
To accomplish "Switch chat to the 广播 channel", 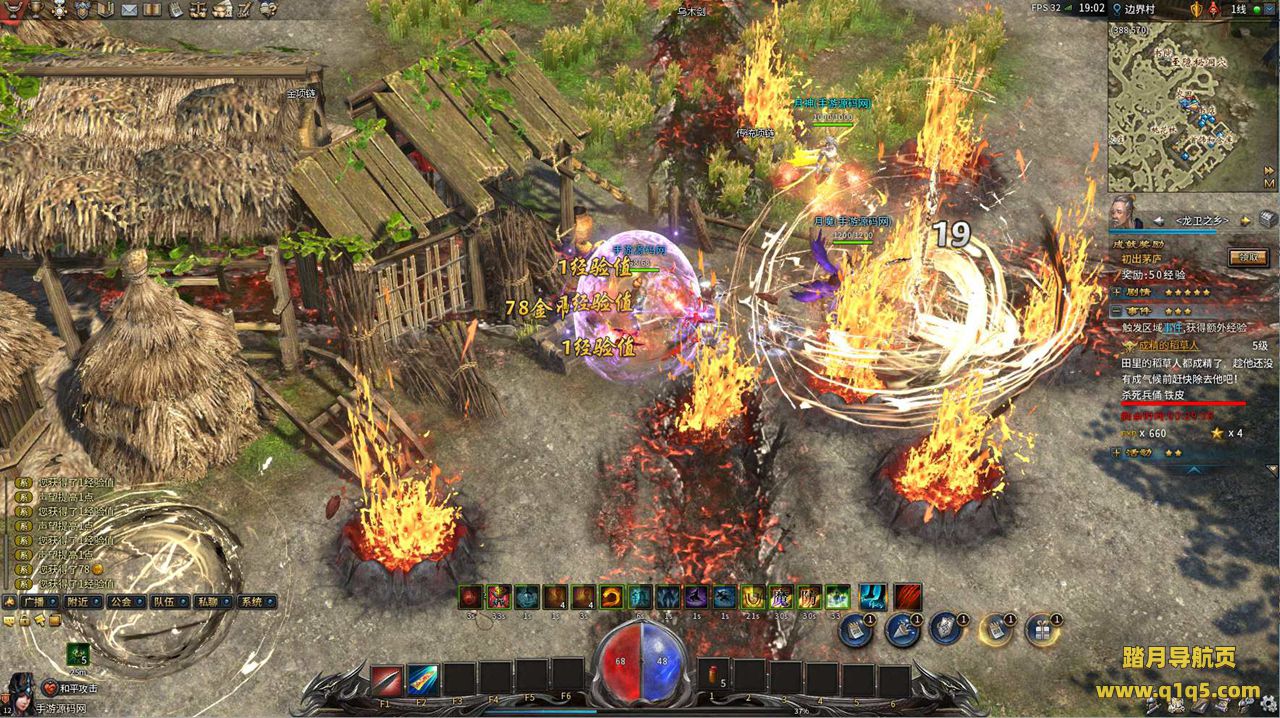I will point(34,602).
